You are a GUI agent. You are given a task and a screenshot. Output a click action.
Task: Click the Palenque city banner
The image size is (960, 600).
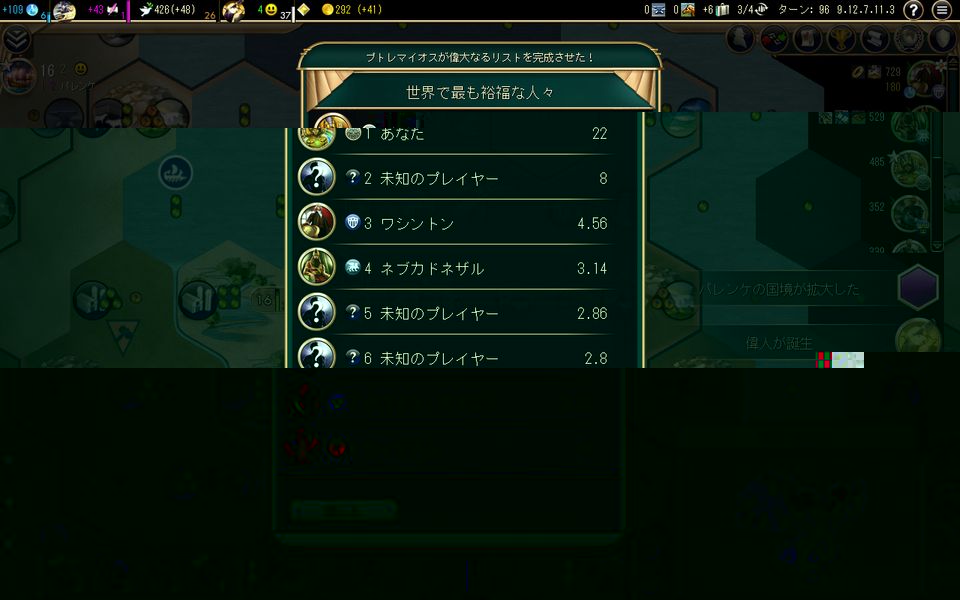point(45,78)
